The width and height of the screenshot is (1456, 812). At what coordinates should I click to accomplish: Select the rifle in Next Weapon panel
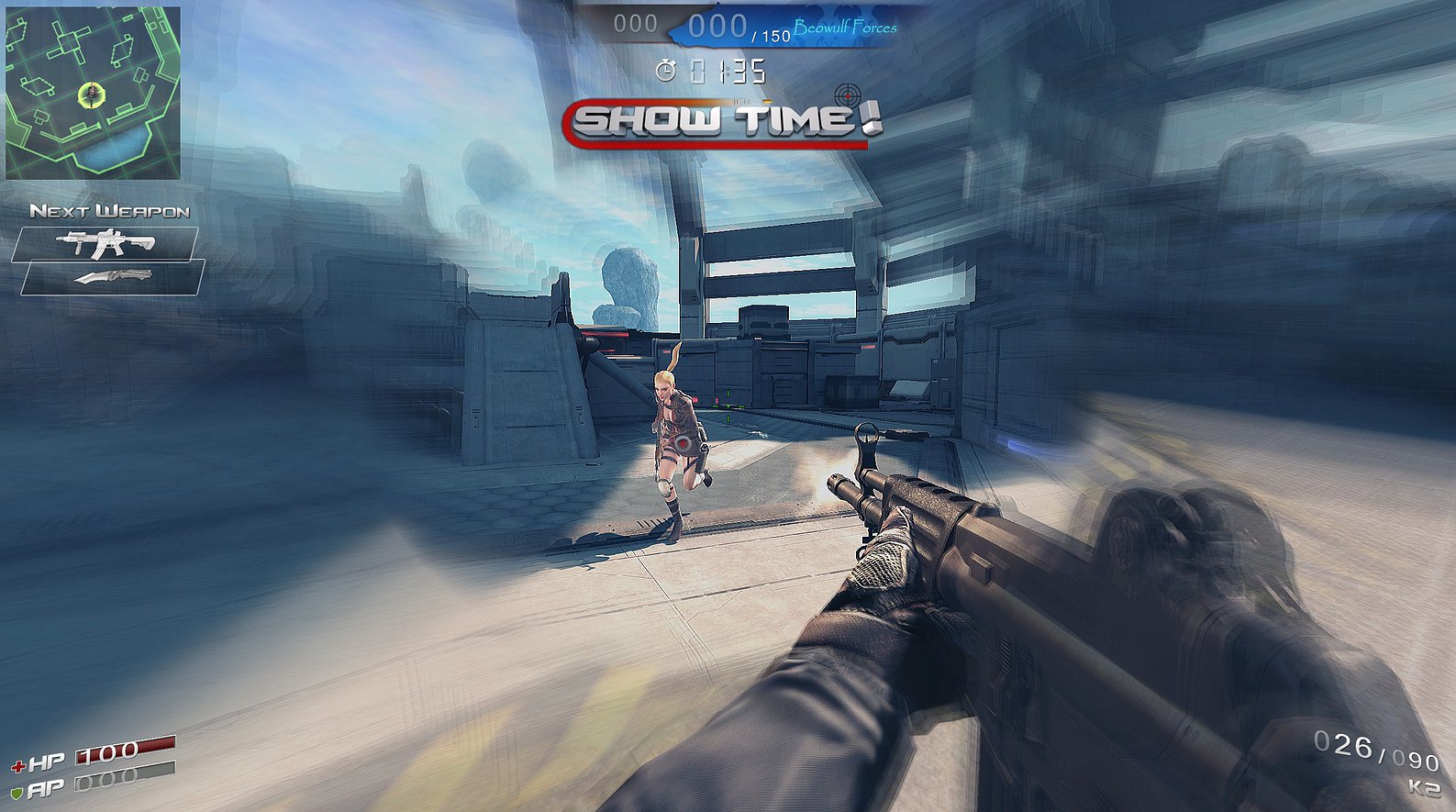pos(104,241)
